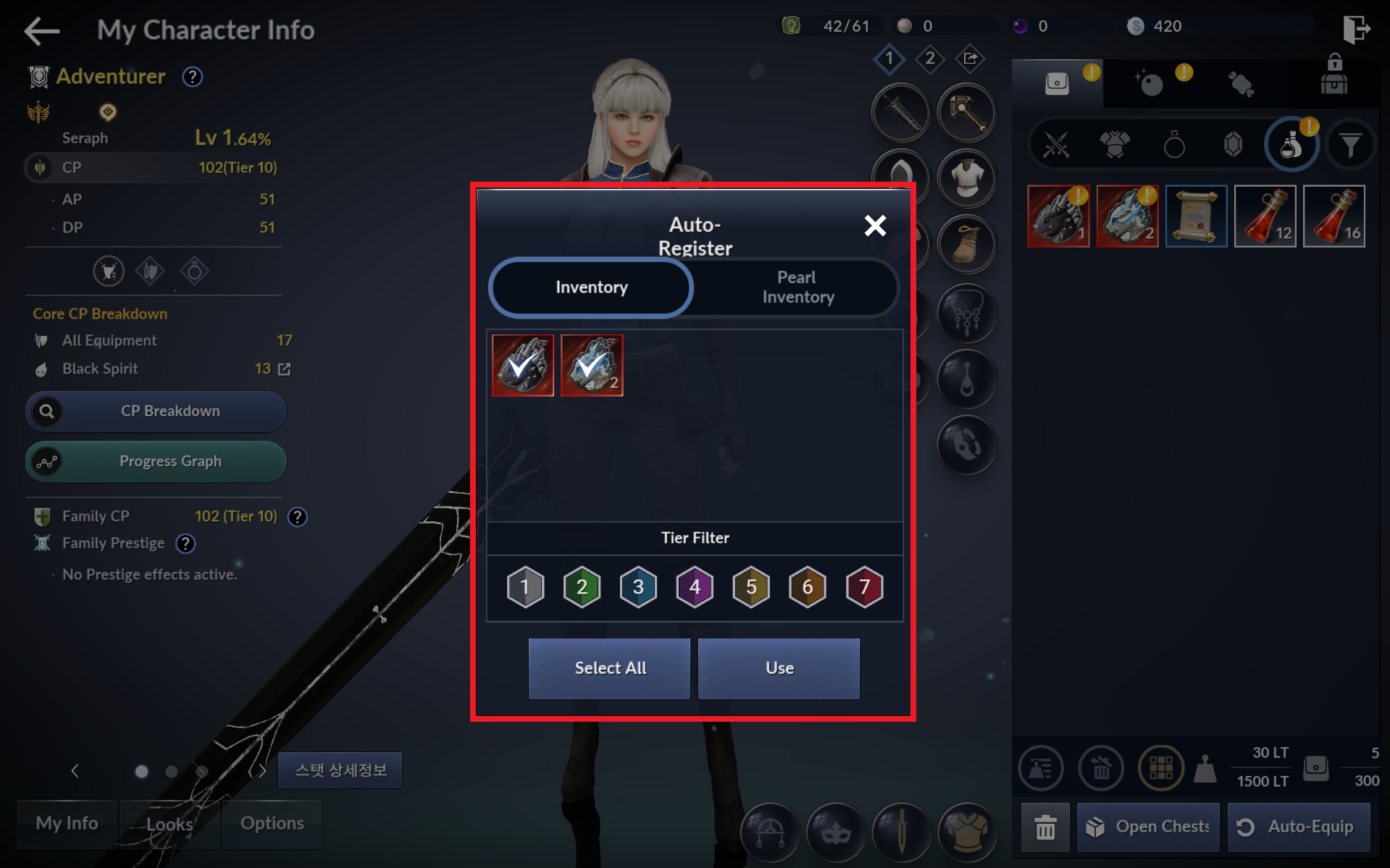Click Open Chests button
Screen dimensions: 1390x868
(1148, 827)
